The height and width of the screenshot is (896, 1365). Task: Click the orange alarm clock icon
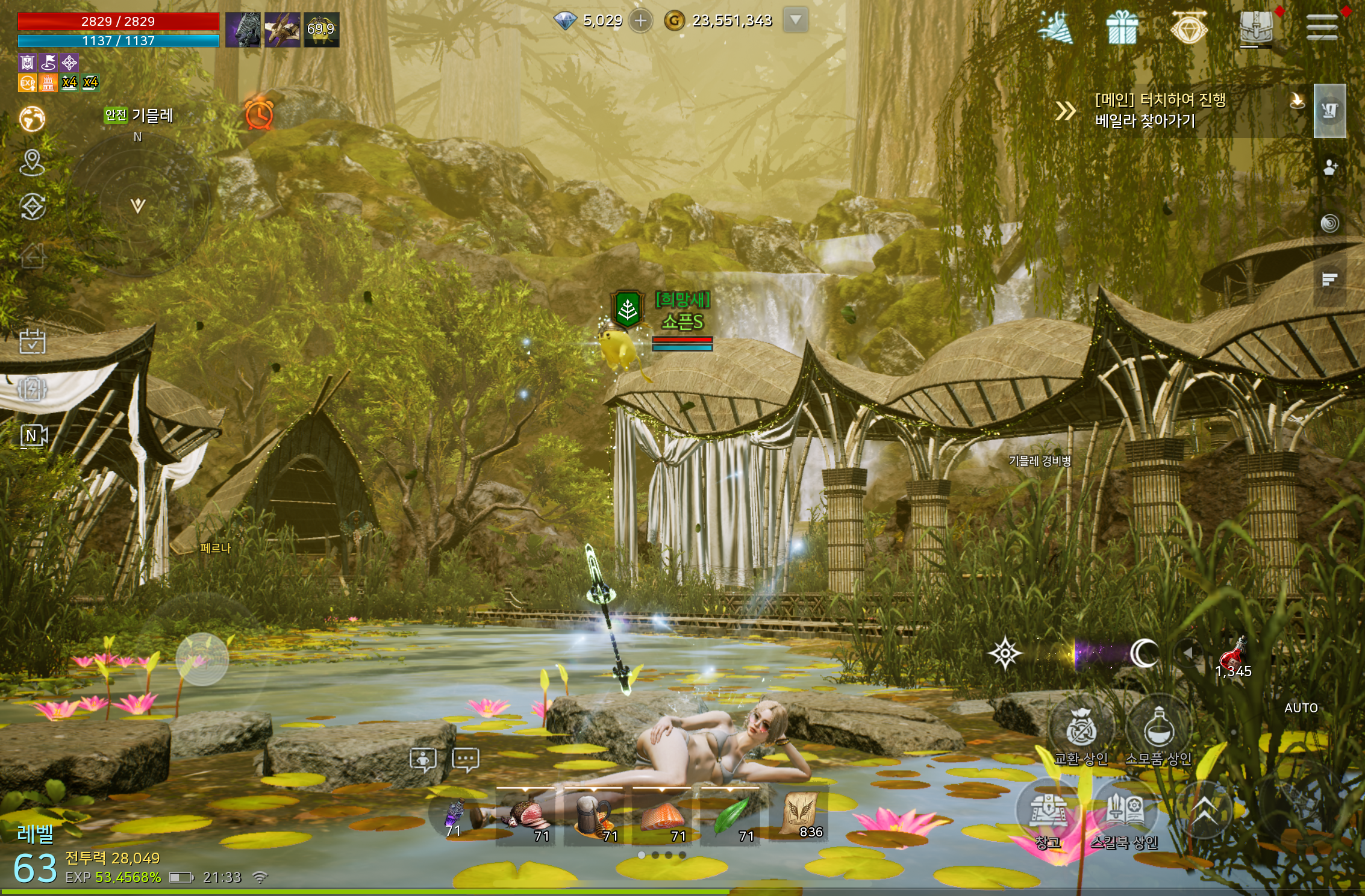259,113
